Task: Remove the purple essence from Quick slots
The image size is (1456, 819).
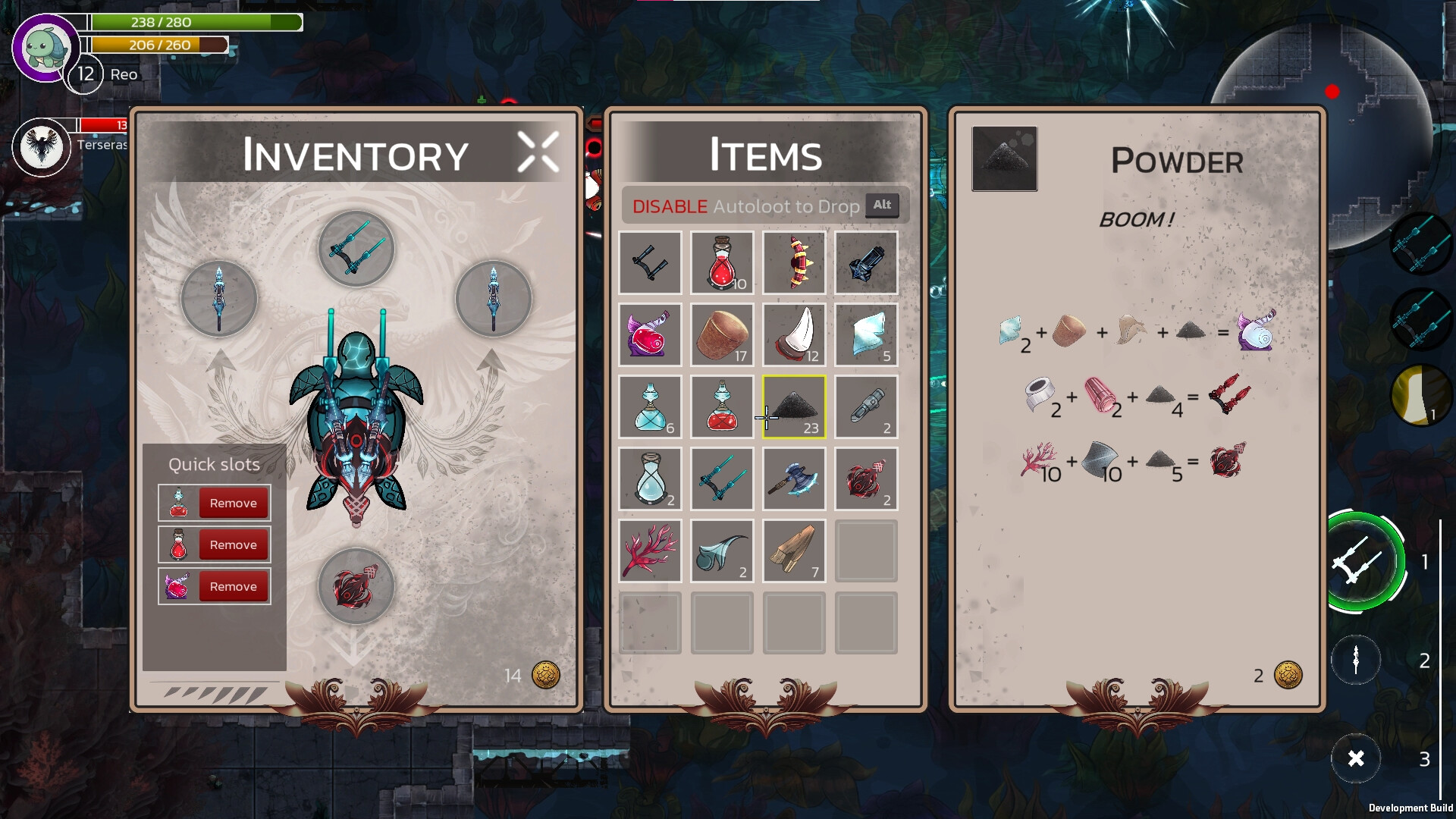Action: 233,585
